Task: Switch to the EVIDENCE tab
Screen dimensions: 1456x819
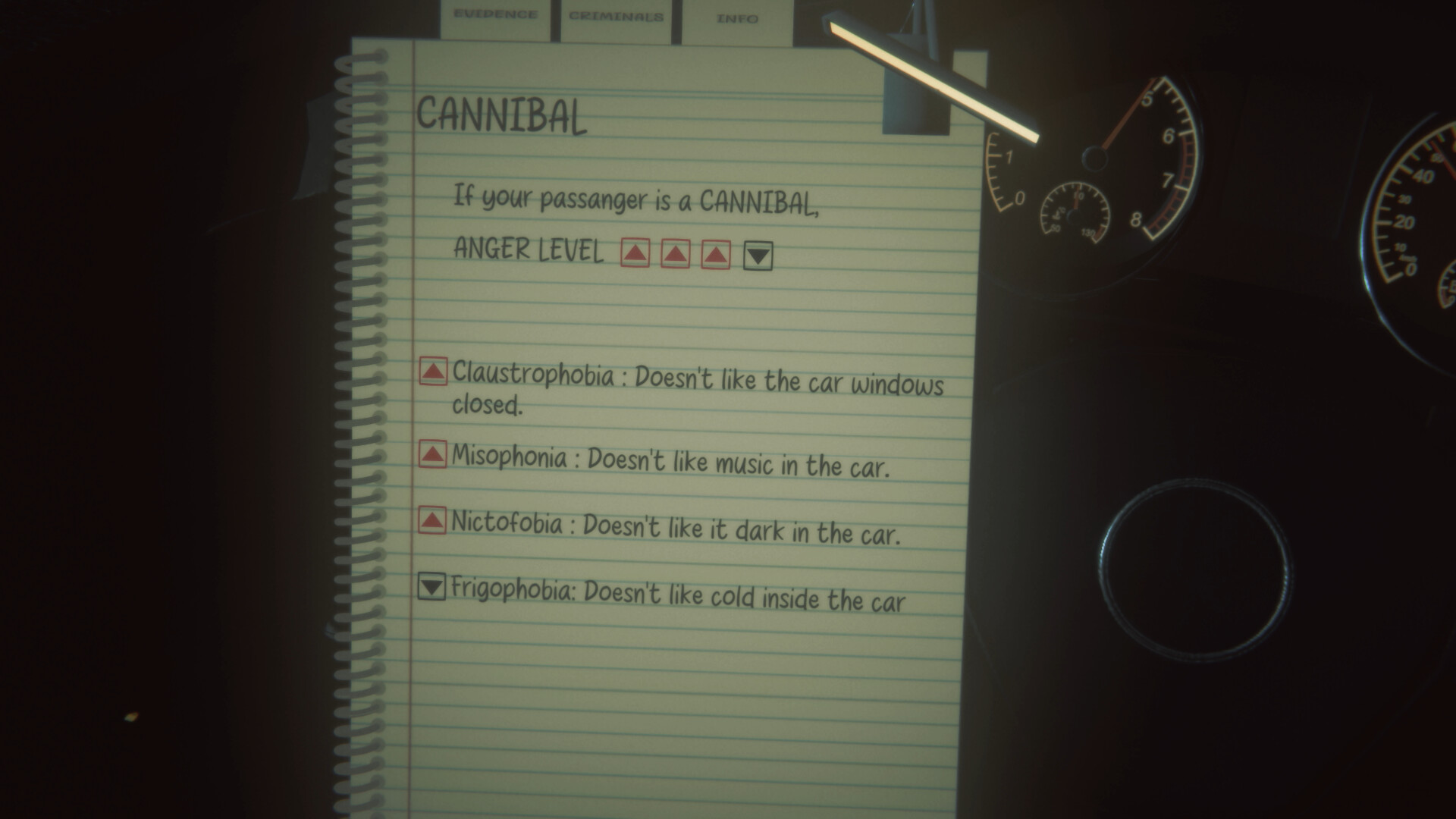Action: click(x=497, y=14)
